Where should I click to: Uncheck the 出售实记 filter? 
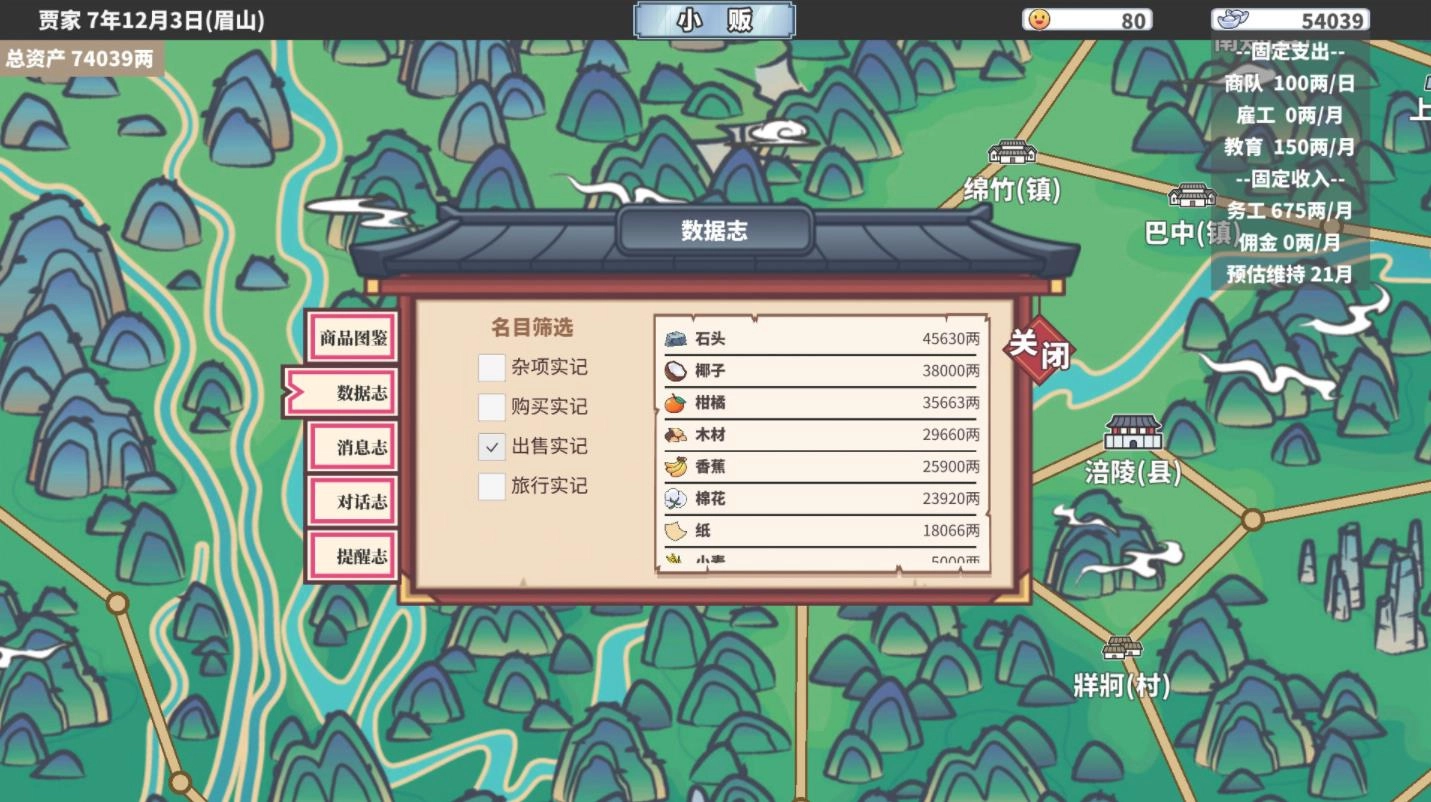pyautogui.click(x=491, y=447)
